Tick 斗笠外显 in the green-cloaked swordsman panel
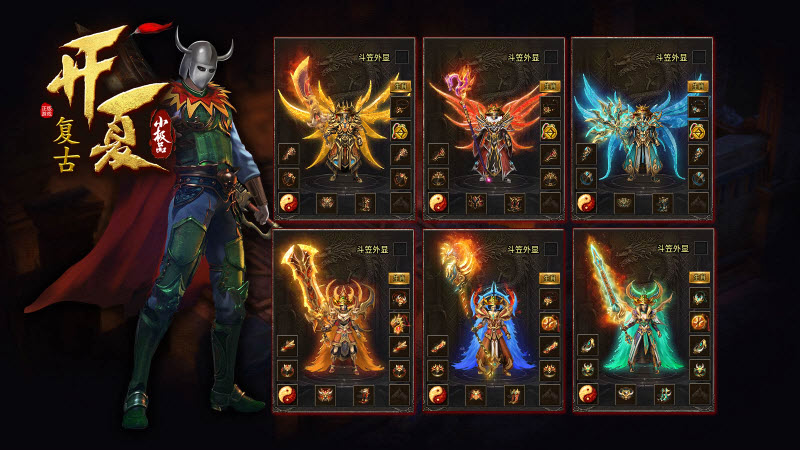 (698, 249)
